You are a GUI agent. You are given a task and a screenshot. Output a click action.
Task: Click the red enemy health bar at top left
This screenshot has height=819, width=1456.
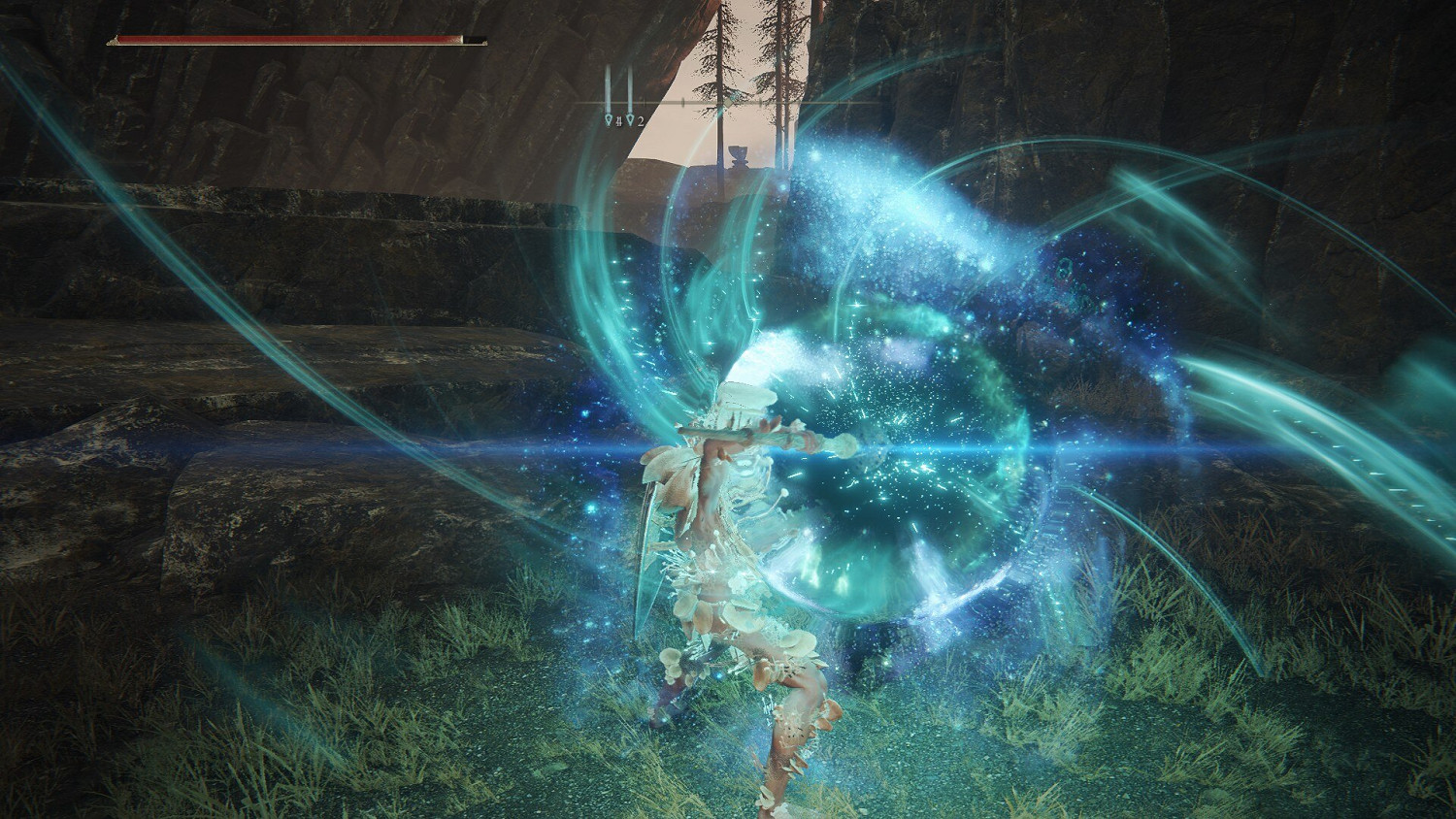tap(291, 38)
